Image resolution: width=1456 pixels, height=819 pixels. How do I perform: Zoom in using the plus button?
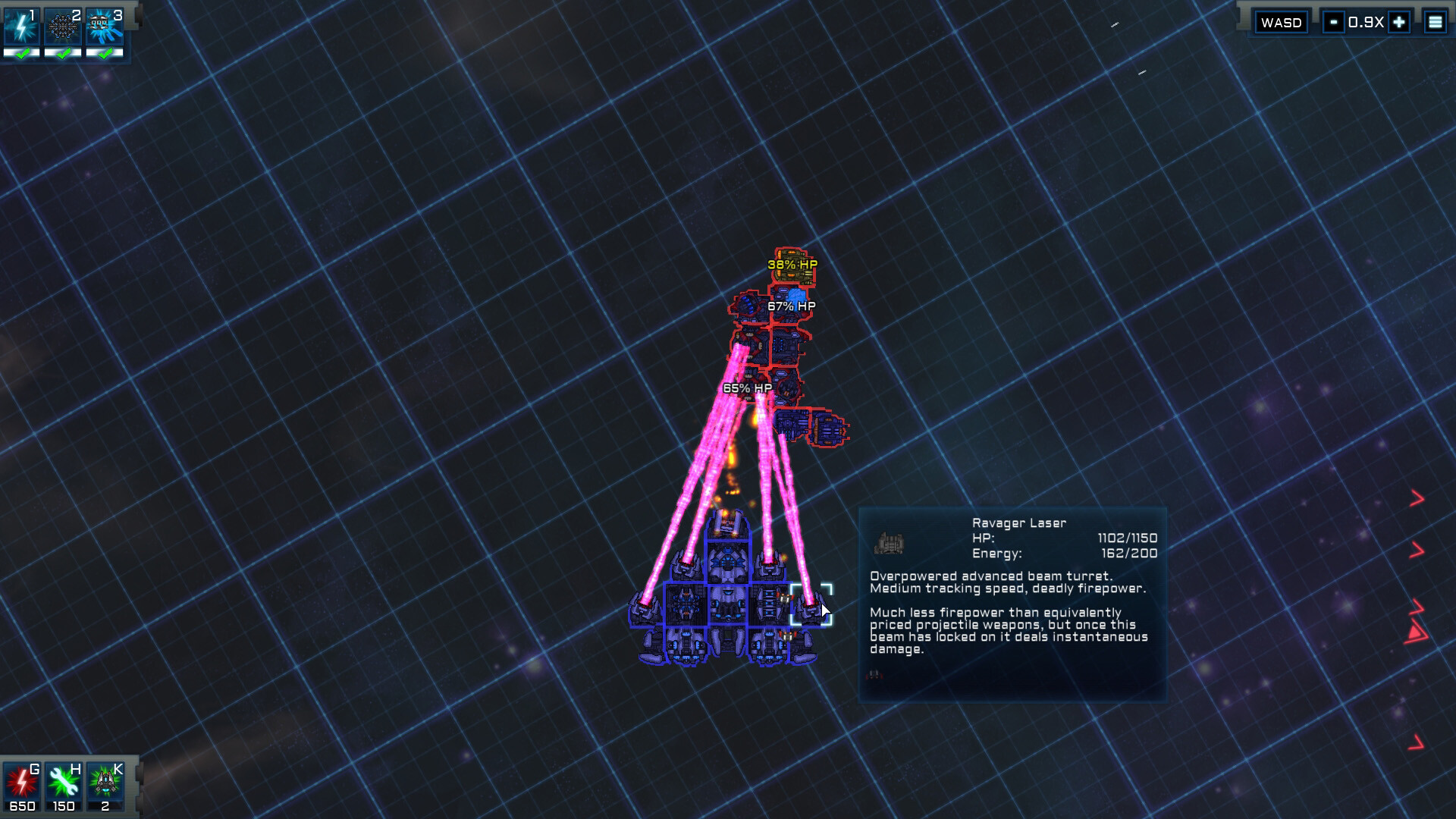[x=1398, y=22]
